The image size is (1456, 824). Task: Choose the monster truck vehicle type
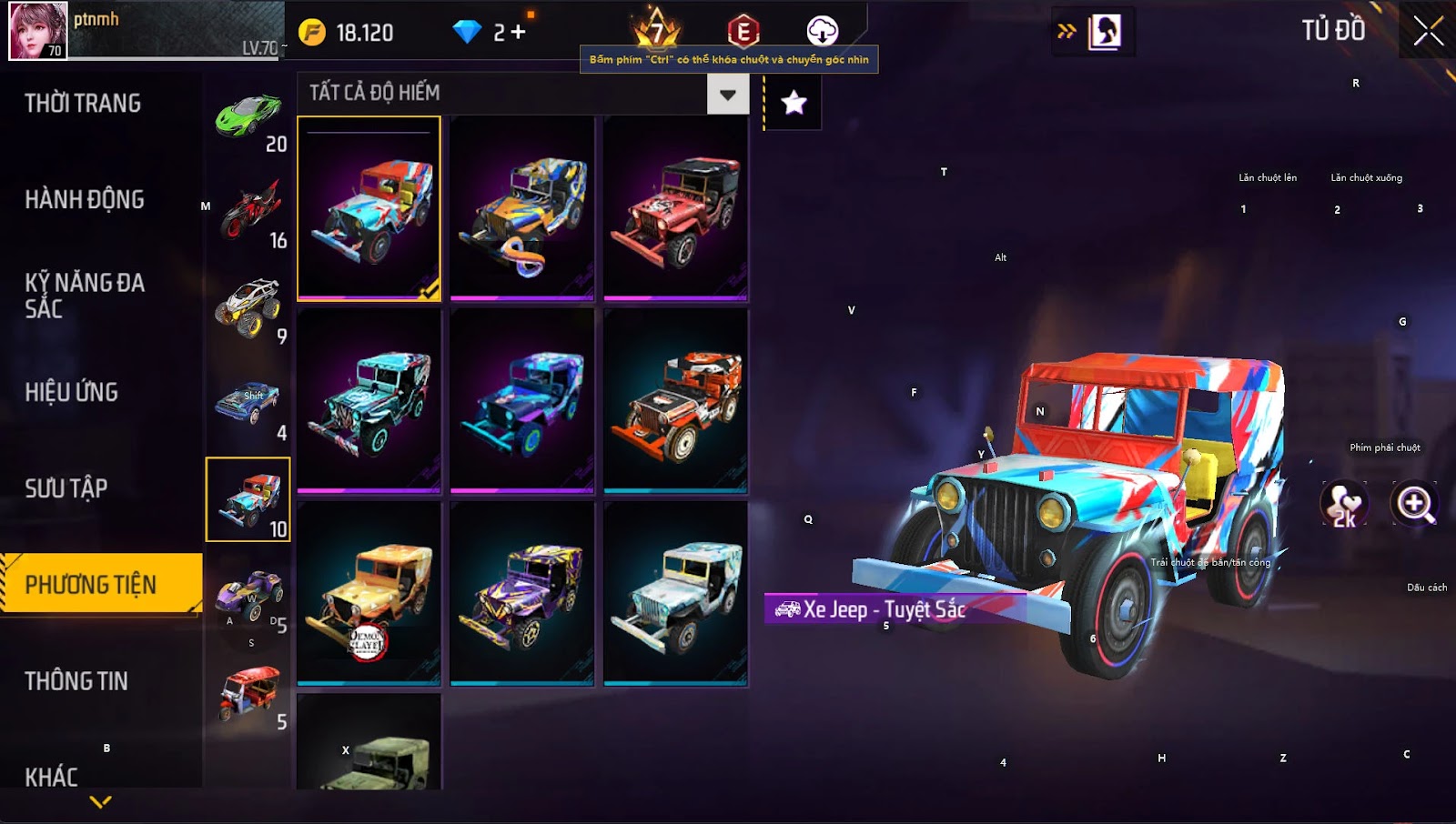pyautogui.click(x=248, y=308)
